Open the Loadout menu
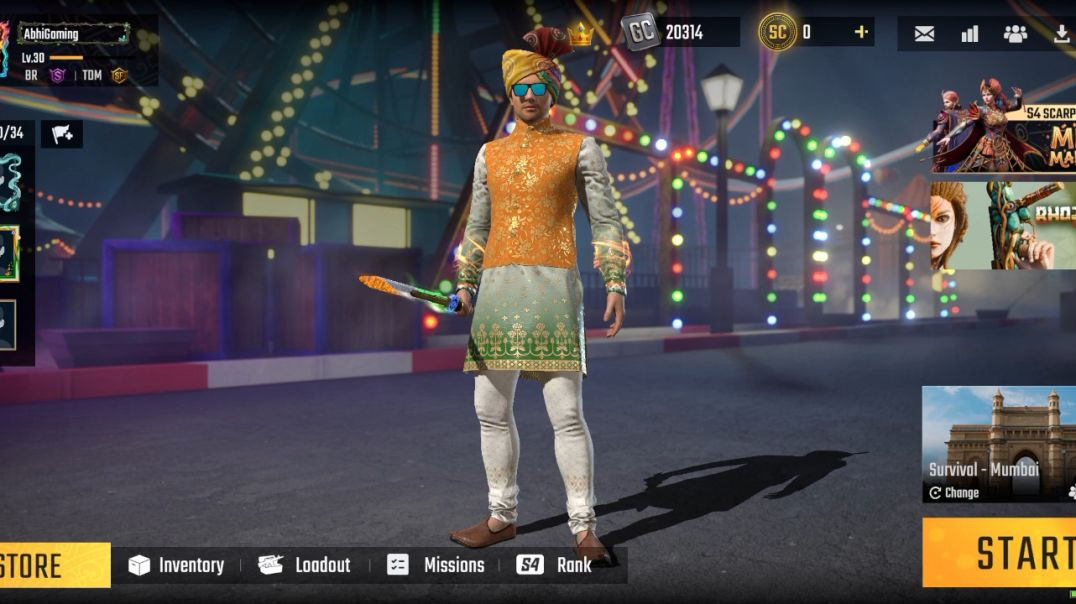Image resolution: width=1076 pixels, height=604 pixels. tap(304, 565)
